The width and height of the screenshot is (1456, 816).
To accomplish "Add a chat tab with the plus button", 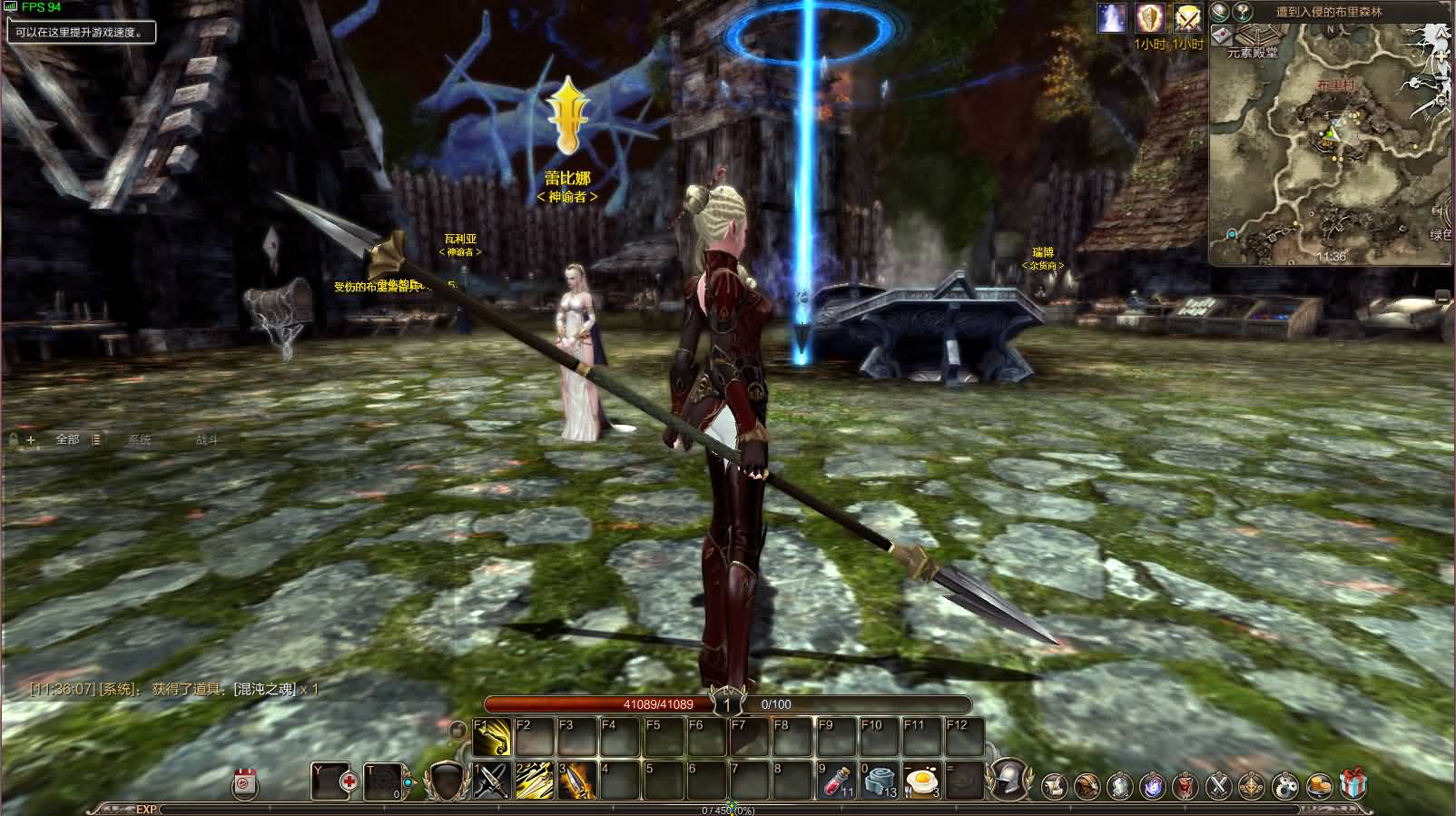I will coord(32,438).
